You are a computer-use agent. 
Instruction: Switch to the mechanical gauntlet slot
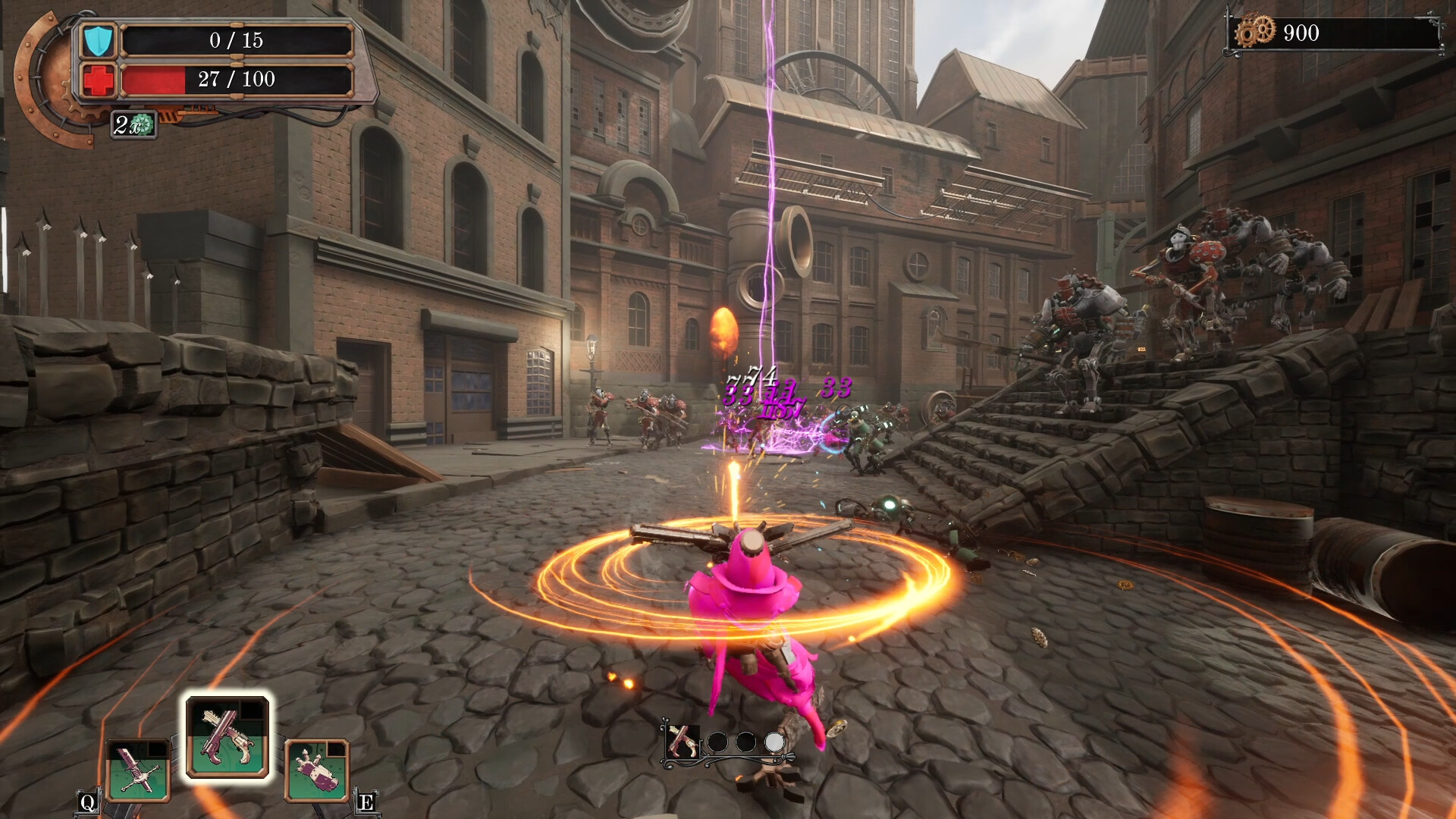317,770
